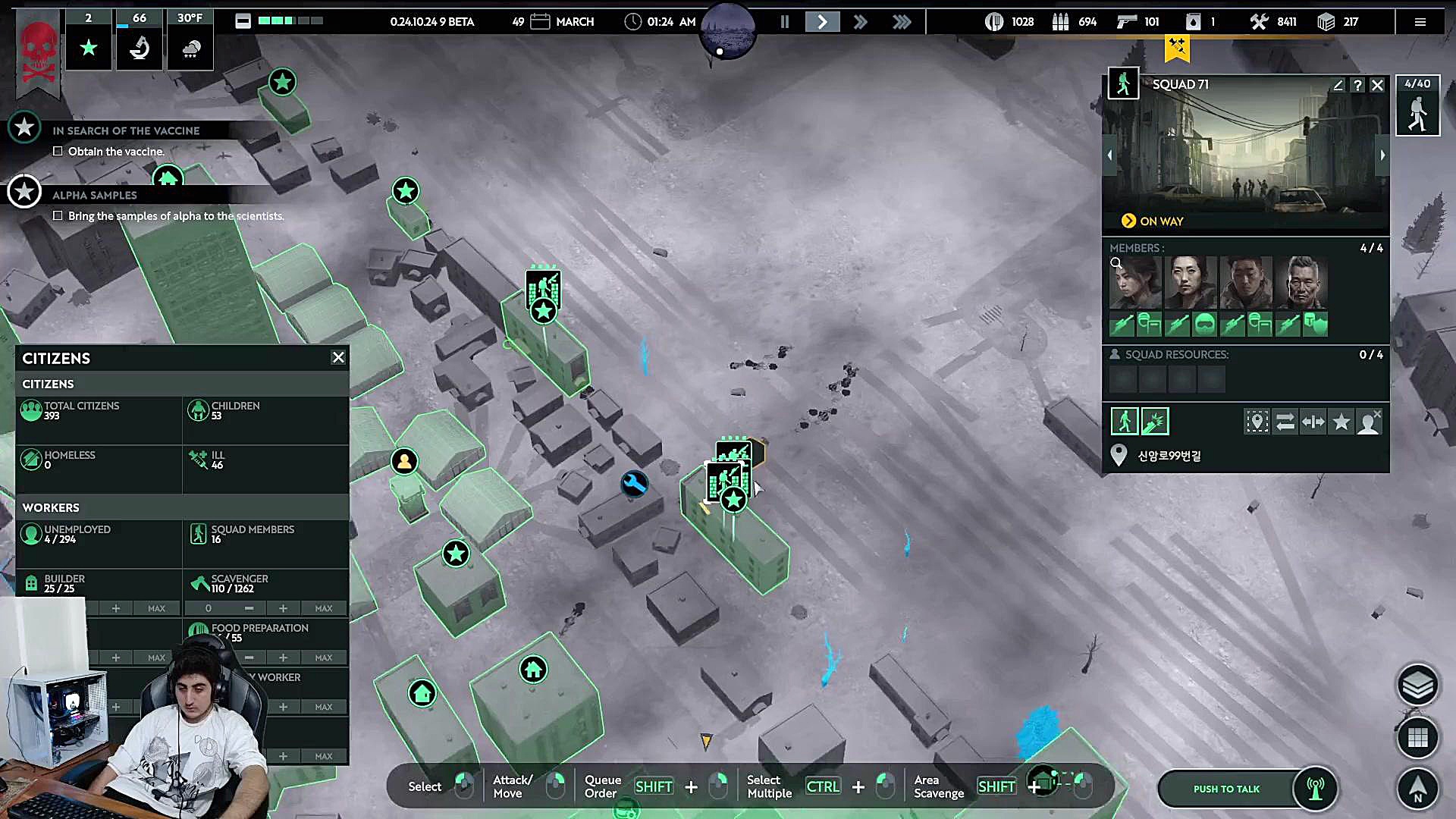This screenshot has width=1456, height=819.
Task: Open squad help question mark
Action: pyautogui.click(x=1358, y=85)
